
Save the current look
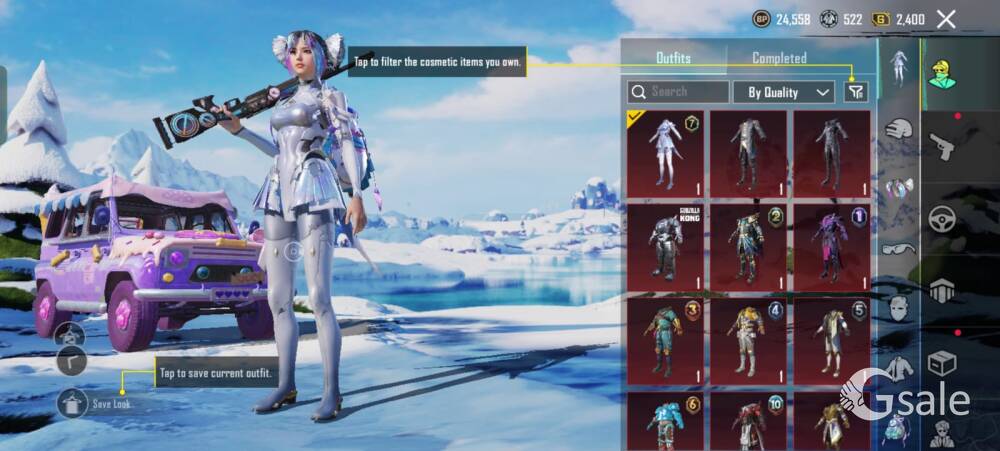pyautogui.click(x=74, y=403)
